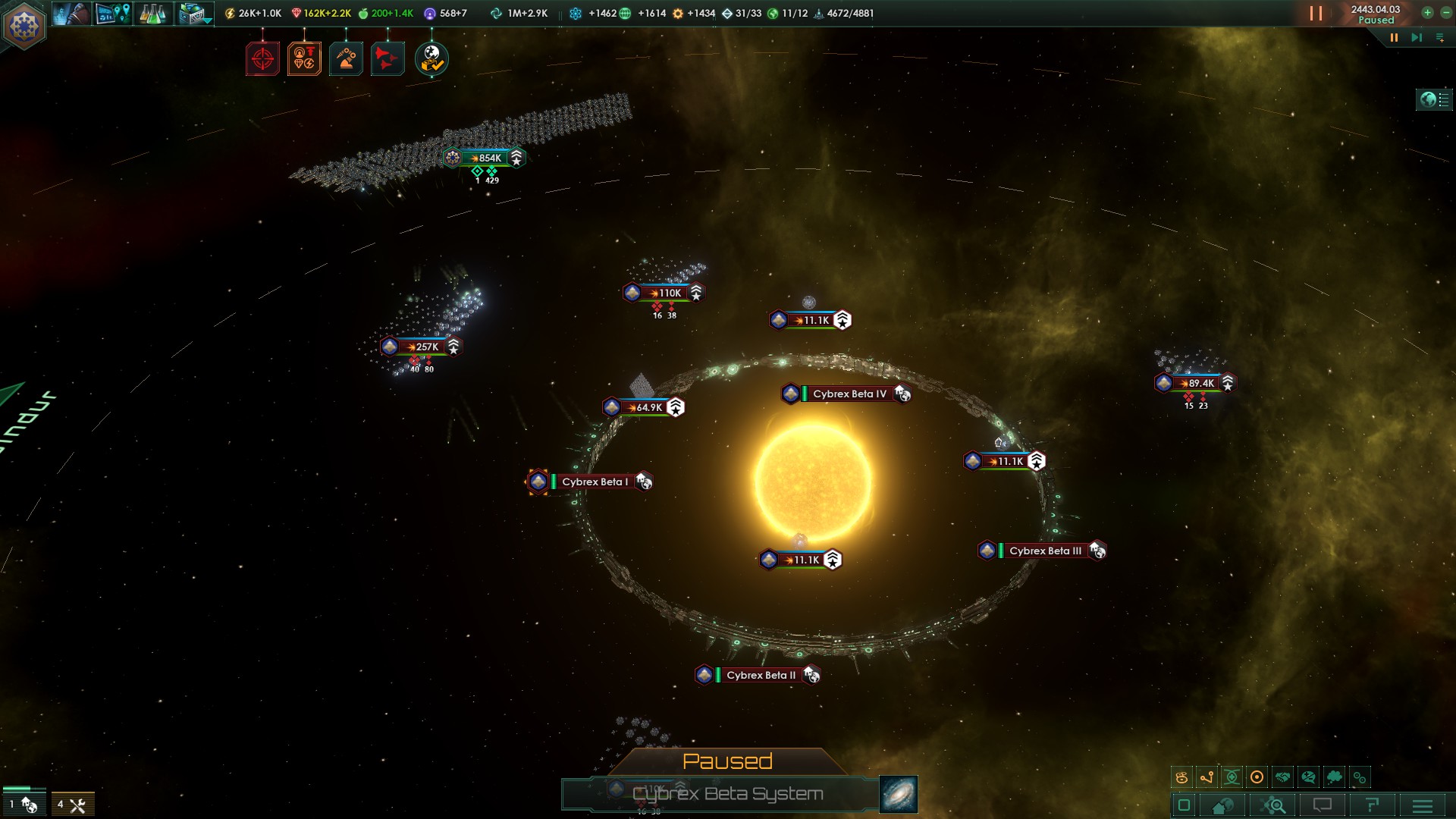Viewport: 1456px width, 819px height.
Task: Open the round planet construction notification
Action: (431, 58)
